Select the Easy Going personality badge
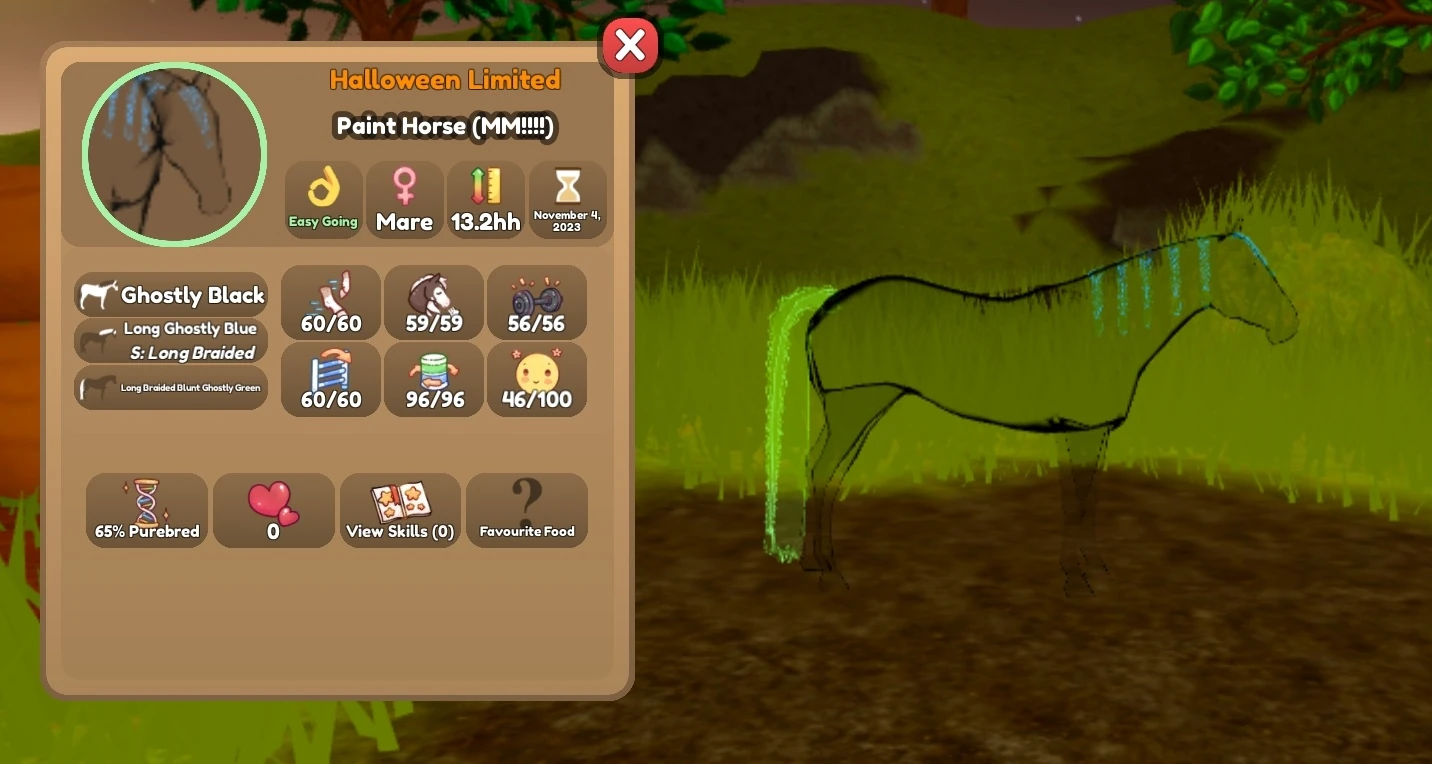 322,199
